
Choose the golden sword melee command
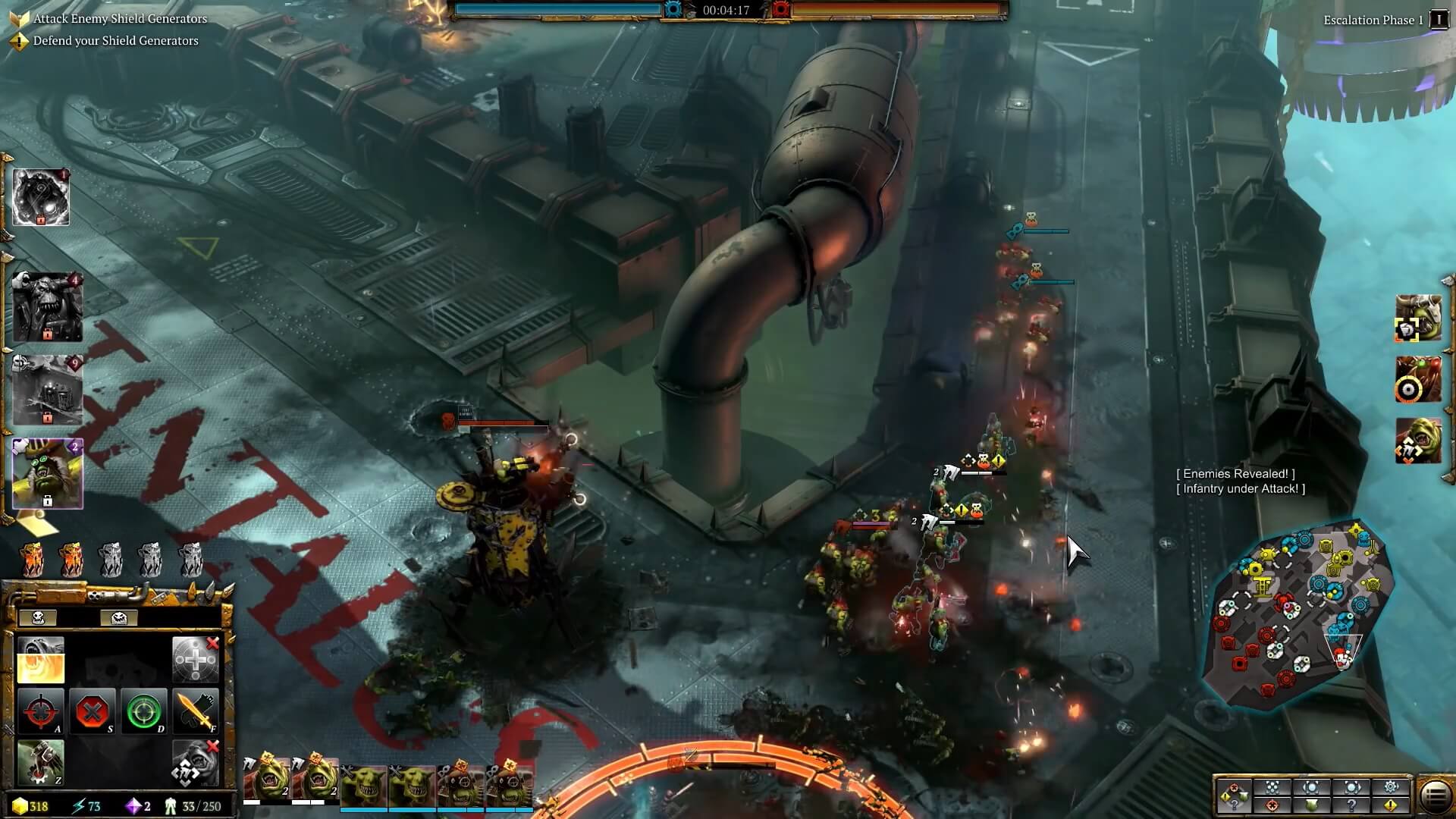coord(195,712)
